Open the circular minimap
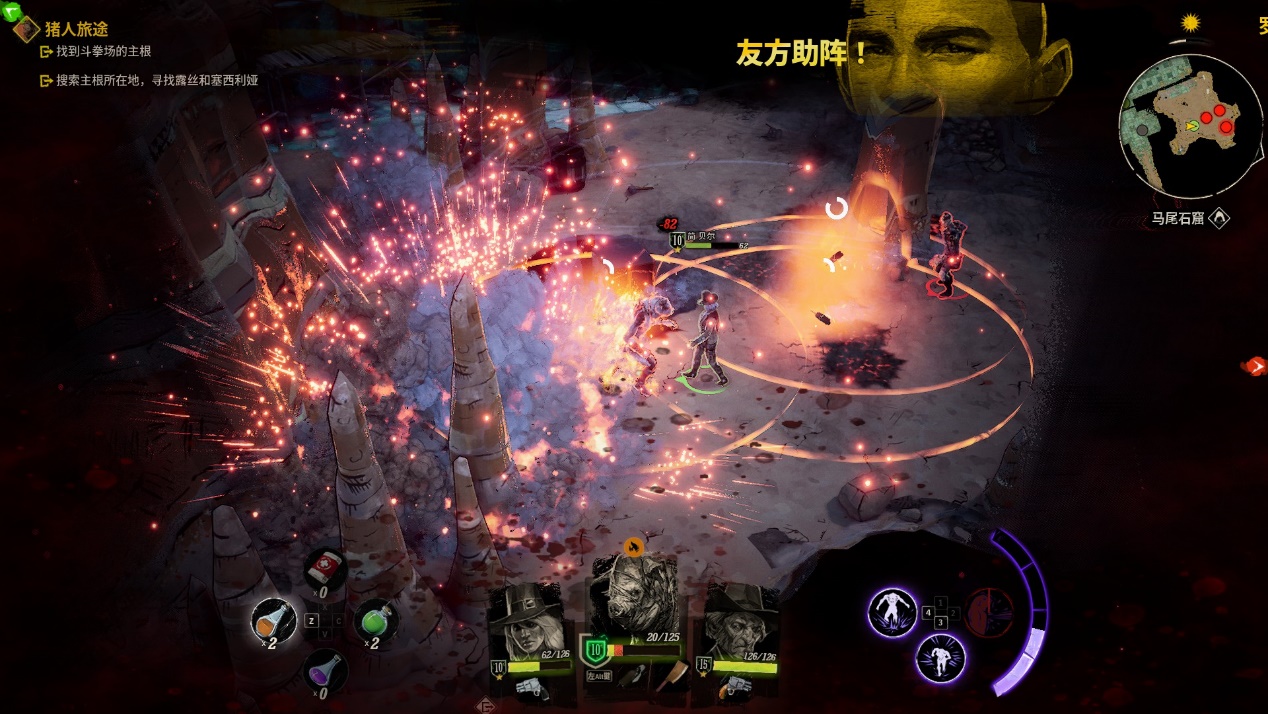The width and height of the screenshot is (1268, 714). (x=1190, y=125)
